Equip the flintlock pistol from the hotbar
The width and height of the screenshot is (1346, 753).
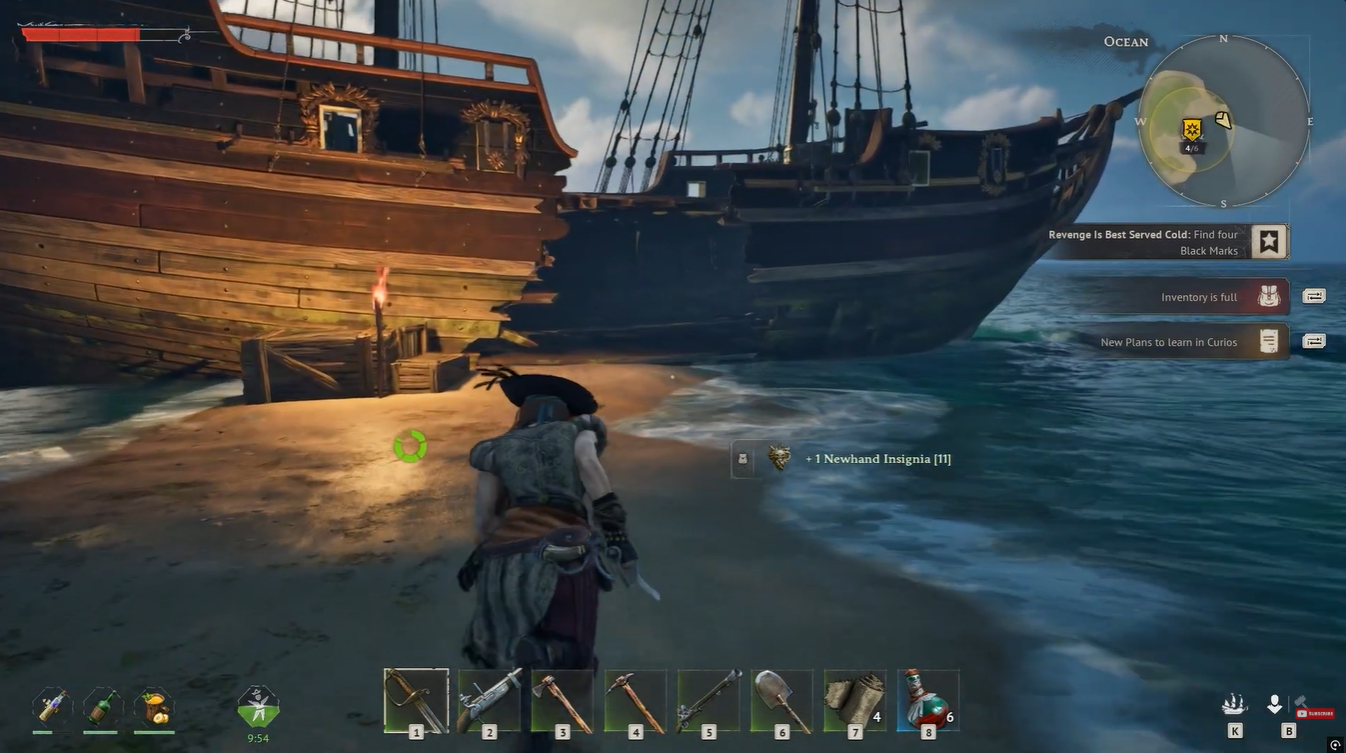pyautogui.click(x=489, y=700)
